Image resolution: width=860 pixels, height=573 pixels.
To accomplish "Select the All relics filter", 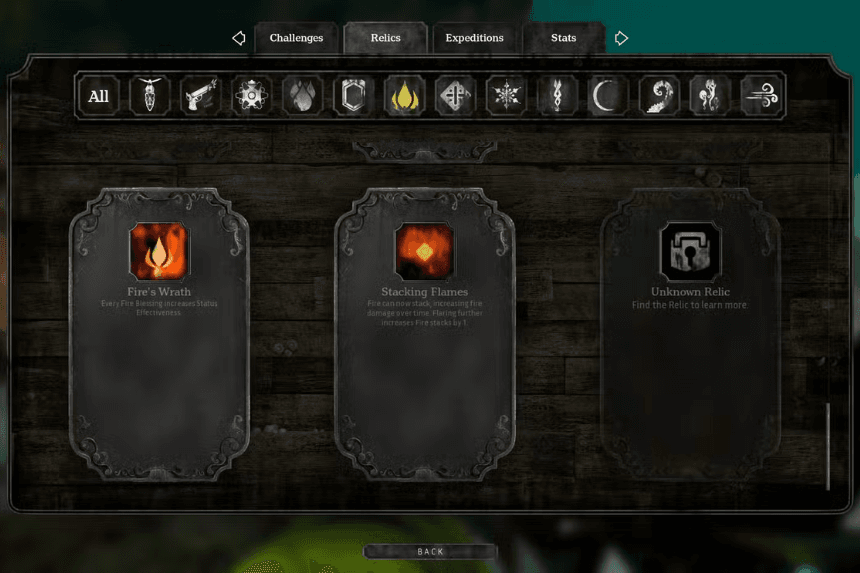I will click(99, 96).
